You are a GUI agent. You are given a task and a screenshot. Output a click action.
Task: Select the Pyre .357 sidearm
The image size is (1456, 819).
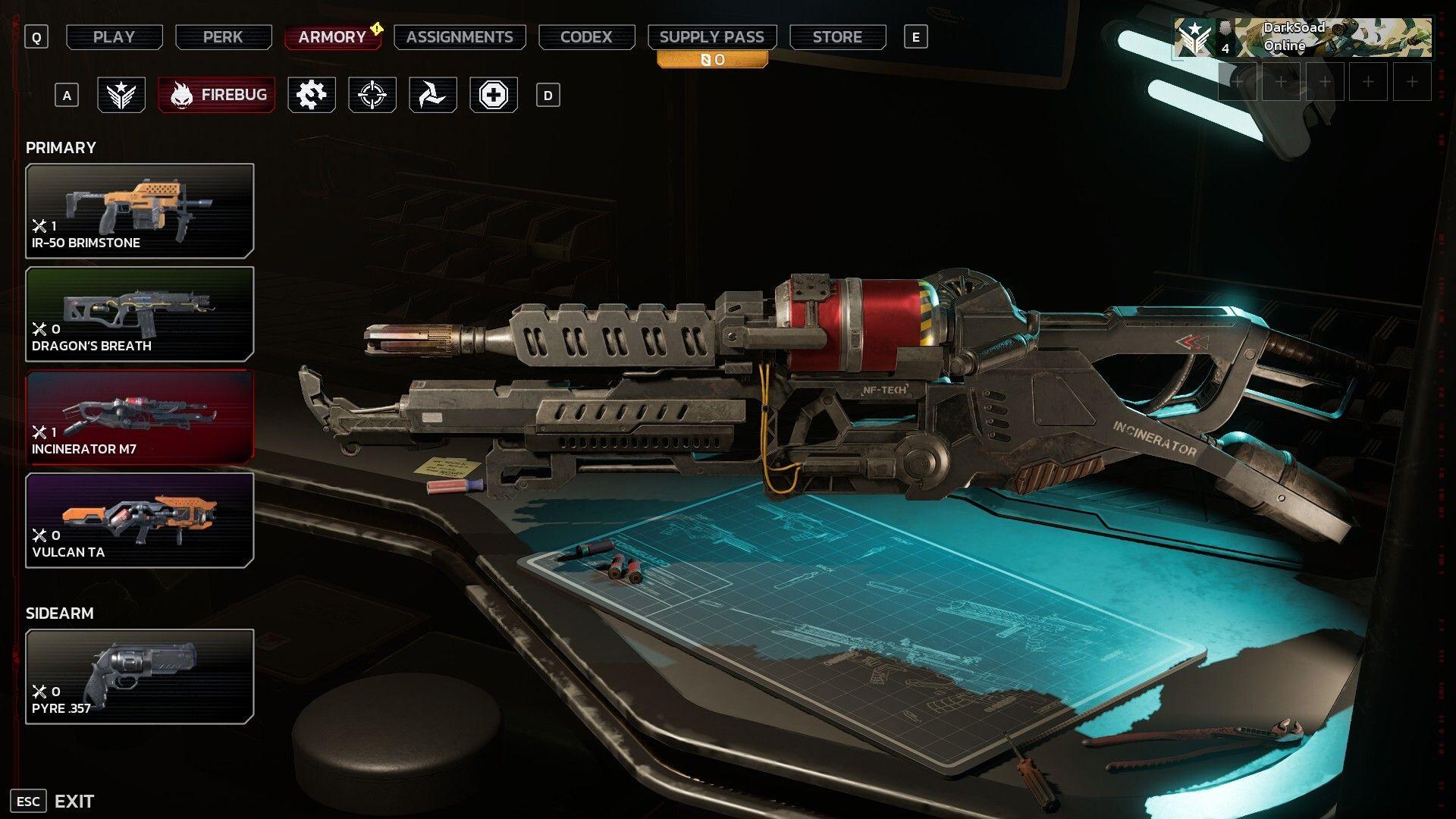140,676
